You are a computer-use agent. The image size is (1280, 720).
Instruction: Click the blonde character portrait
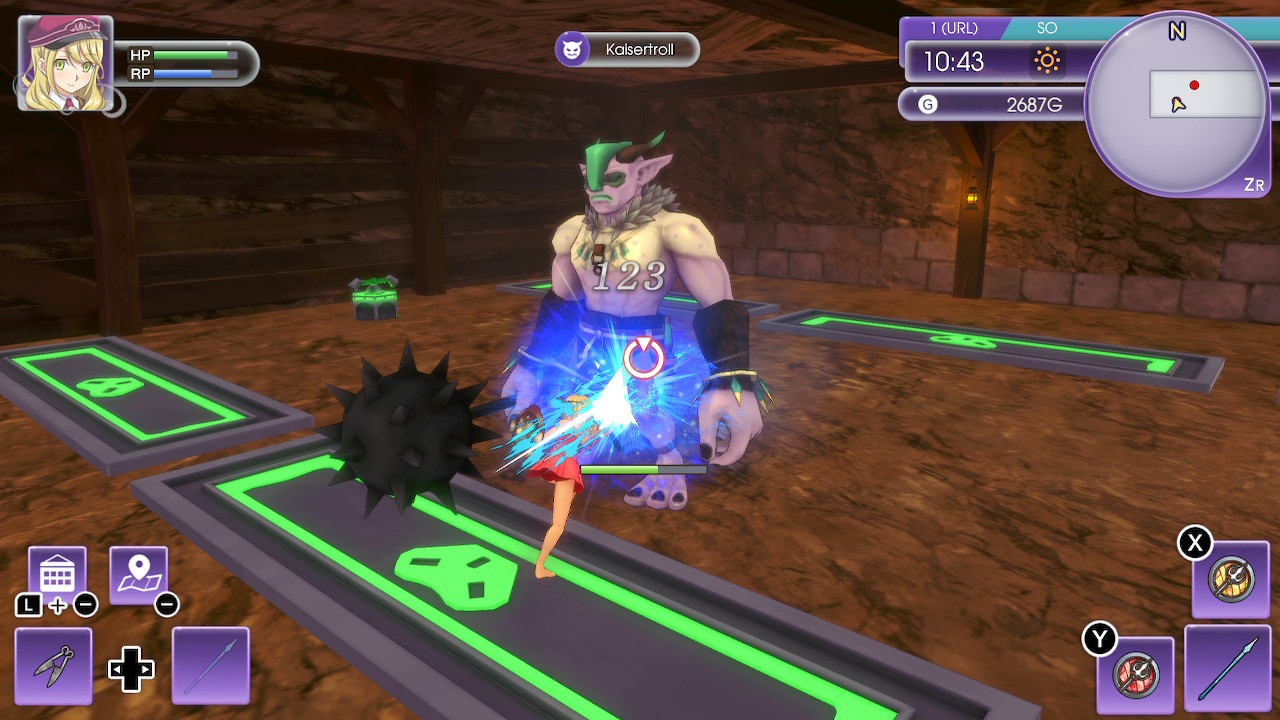coord(64,62)
